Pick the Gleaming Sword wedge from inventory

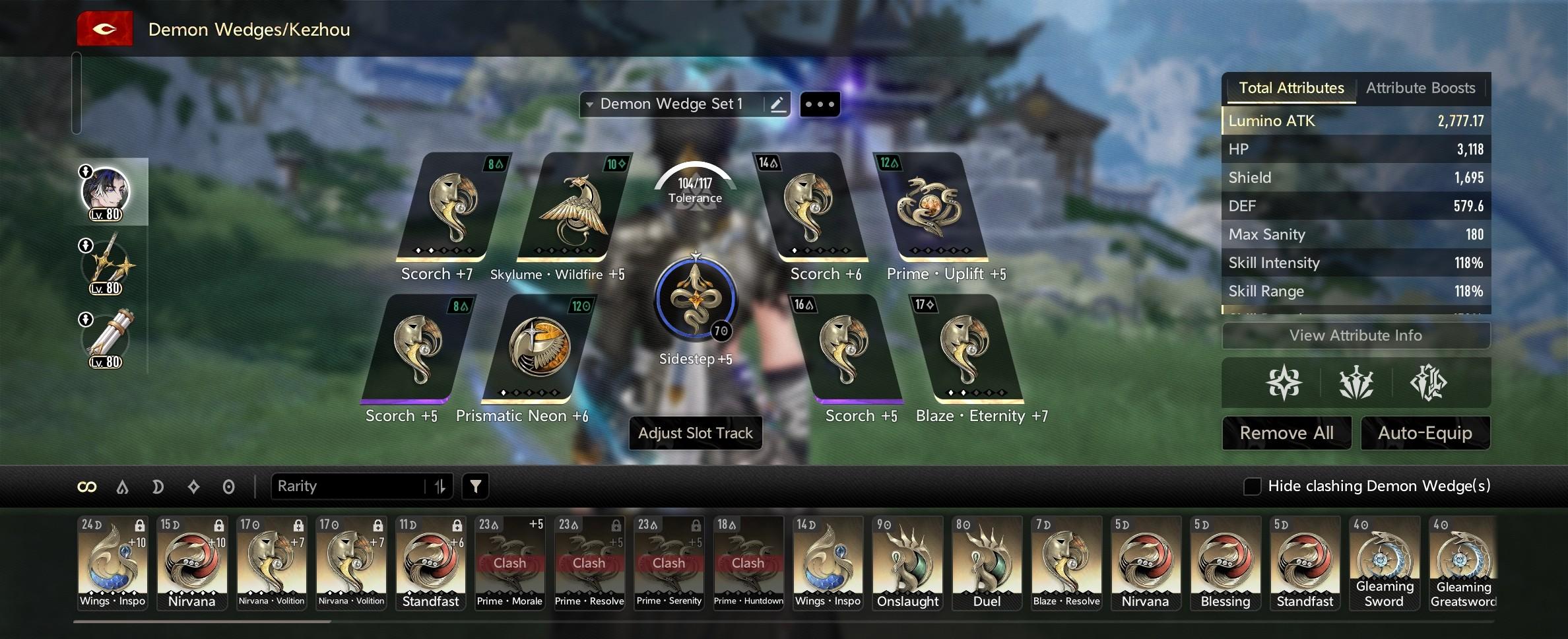tap(1384, 563)
